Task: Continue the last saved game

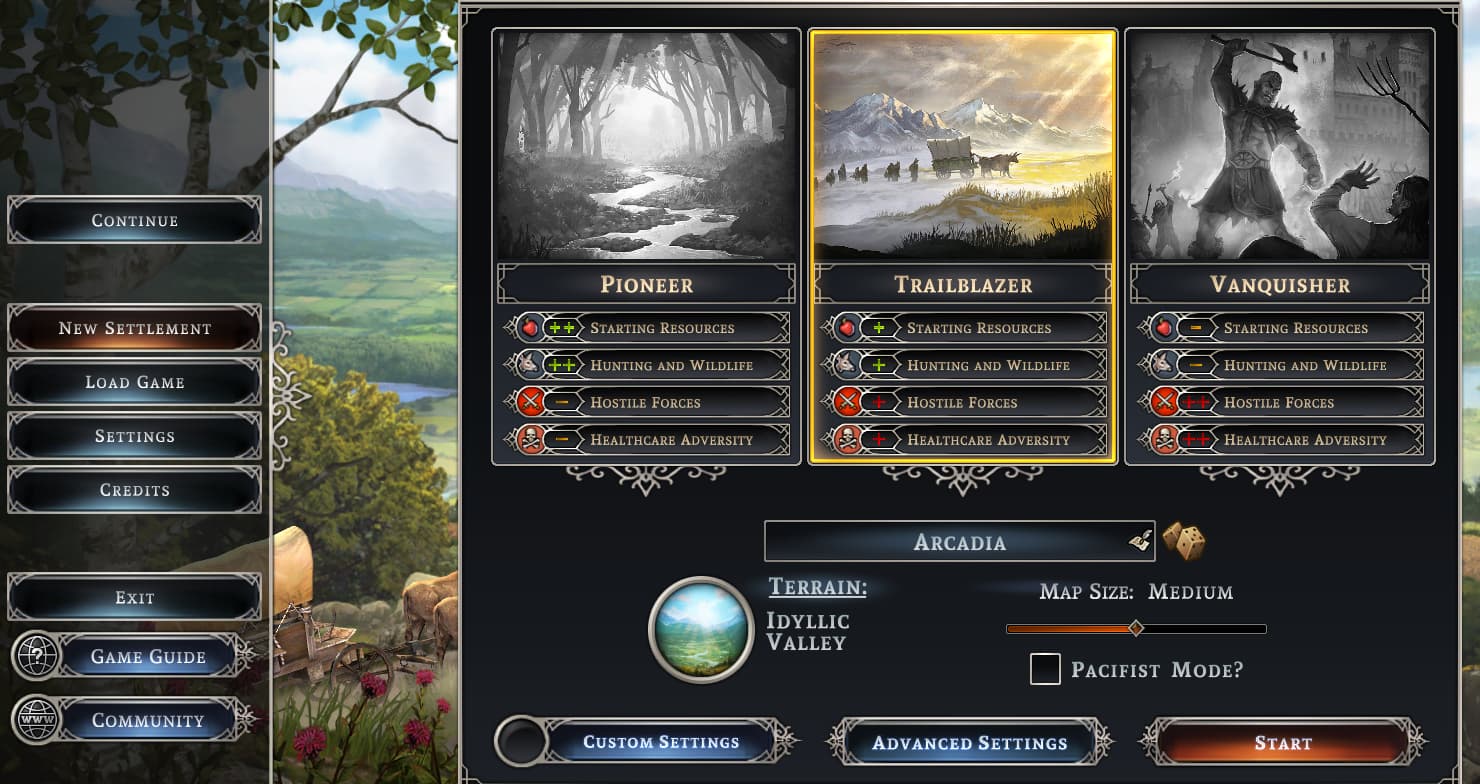Action: click(x=134, y=220)
